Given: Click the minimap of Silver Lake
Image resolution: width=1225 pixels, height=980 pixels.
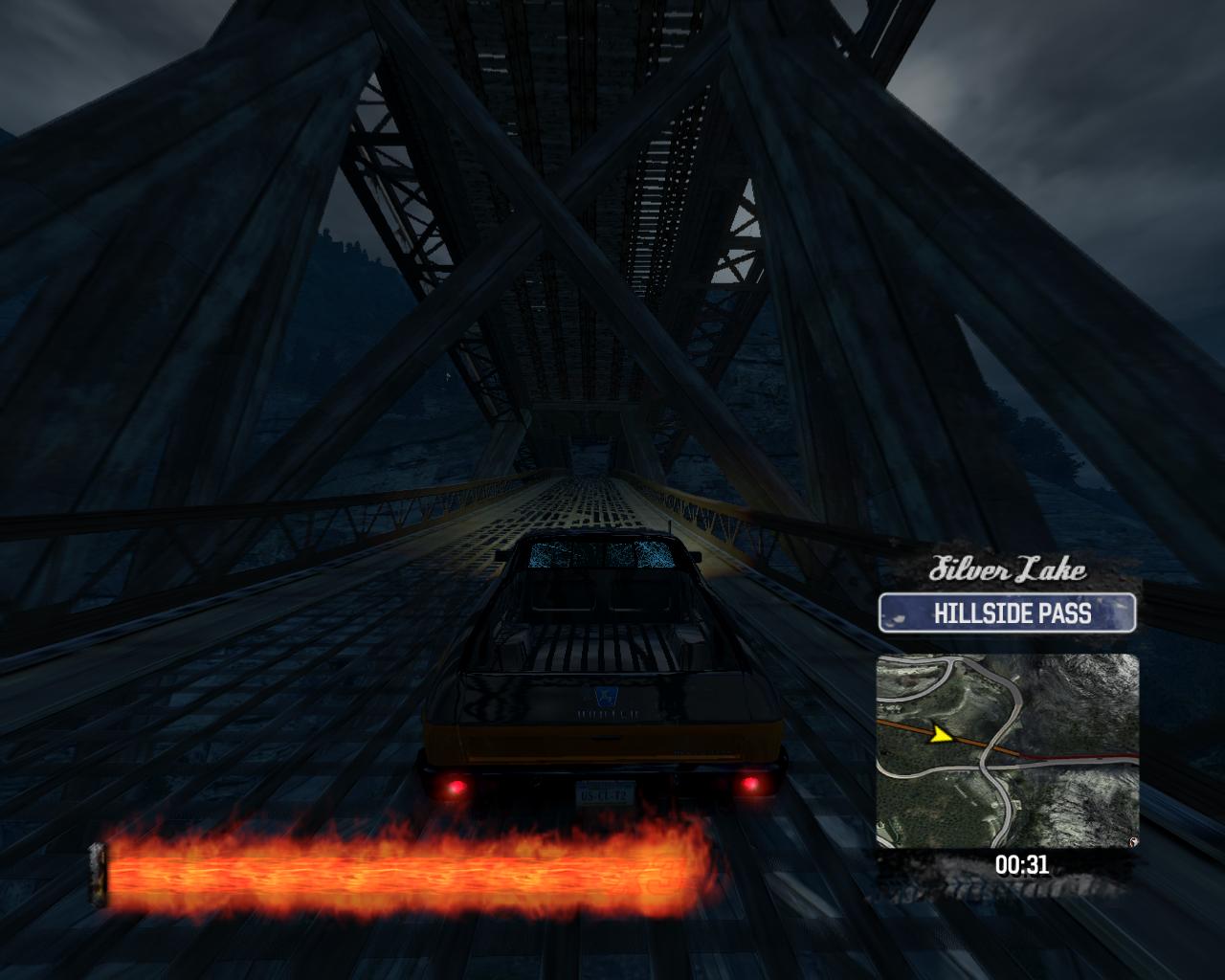Looking at the screenshot, I should 1008,752.
